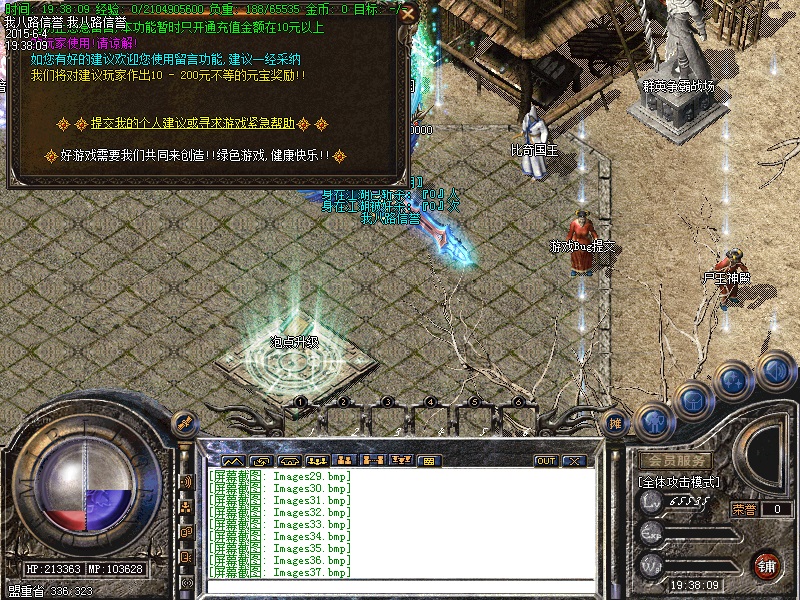This screenshot has height=600, width=800.
Task: Select the mountain-line icon in chat toolbar
Action: coord(233,461)
